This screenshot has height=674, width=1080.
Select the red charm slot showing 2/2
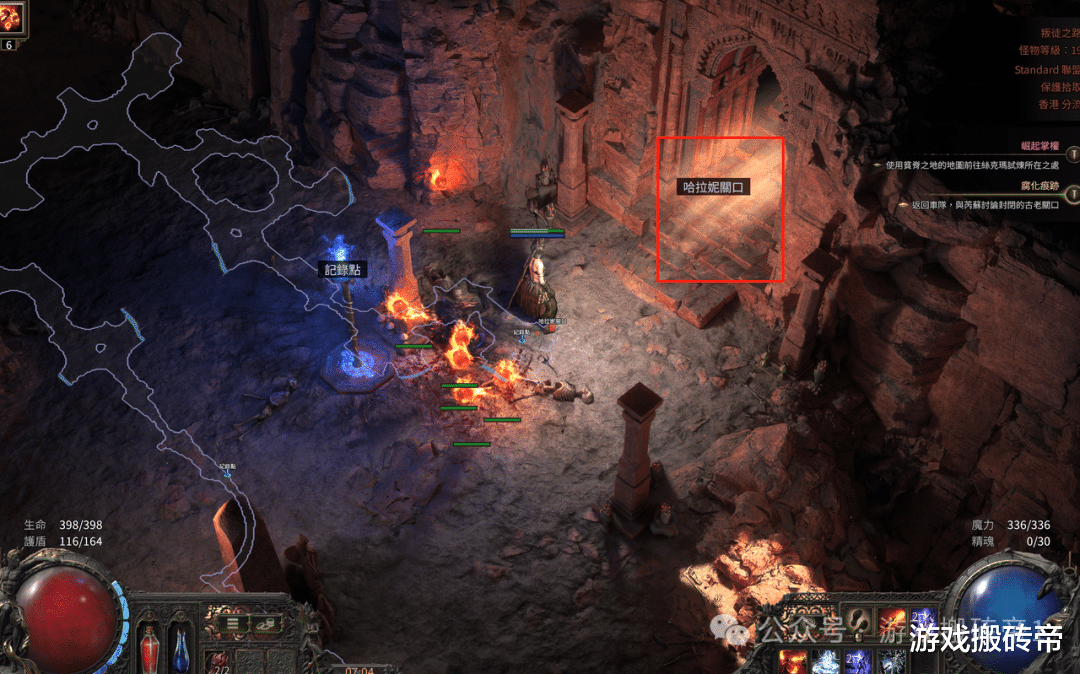[218, 660]
